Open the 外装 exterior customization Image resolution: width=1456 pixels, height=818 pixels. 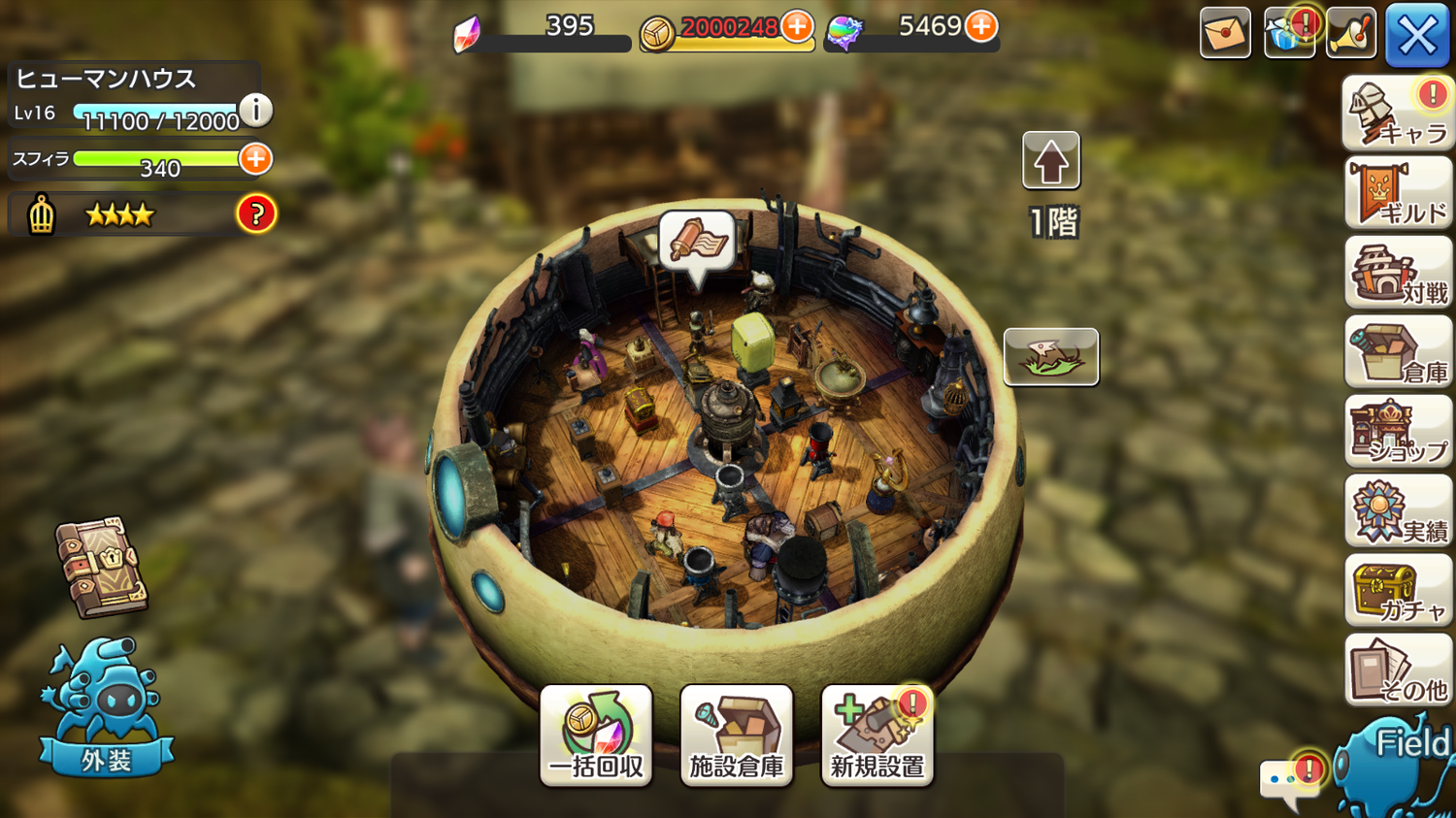click(107, 708)
